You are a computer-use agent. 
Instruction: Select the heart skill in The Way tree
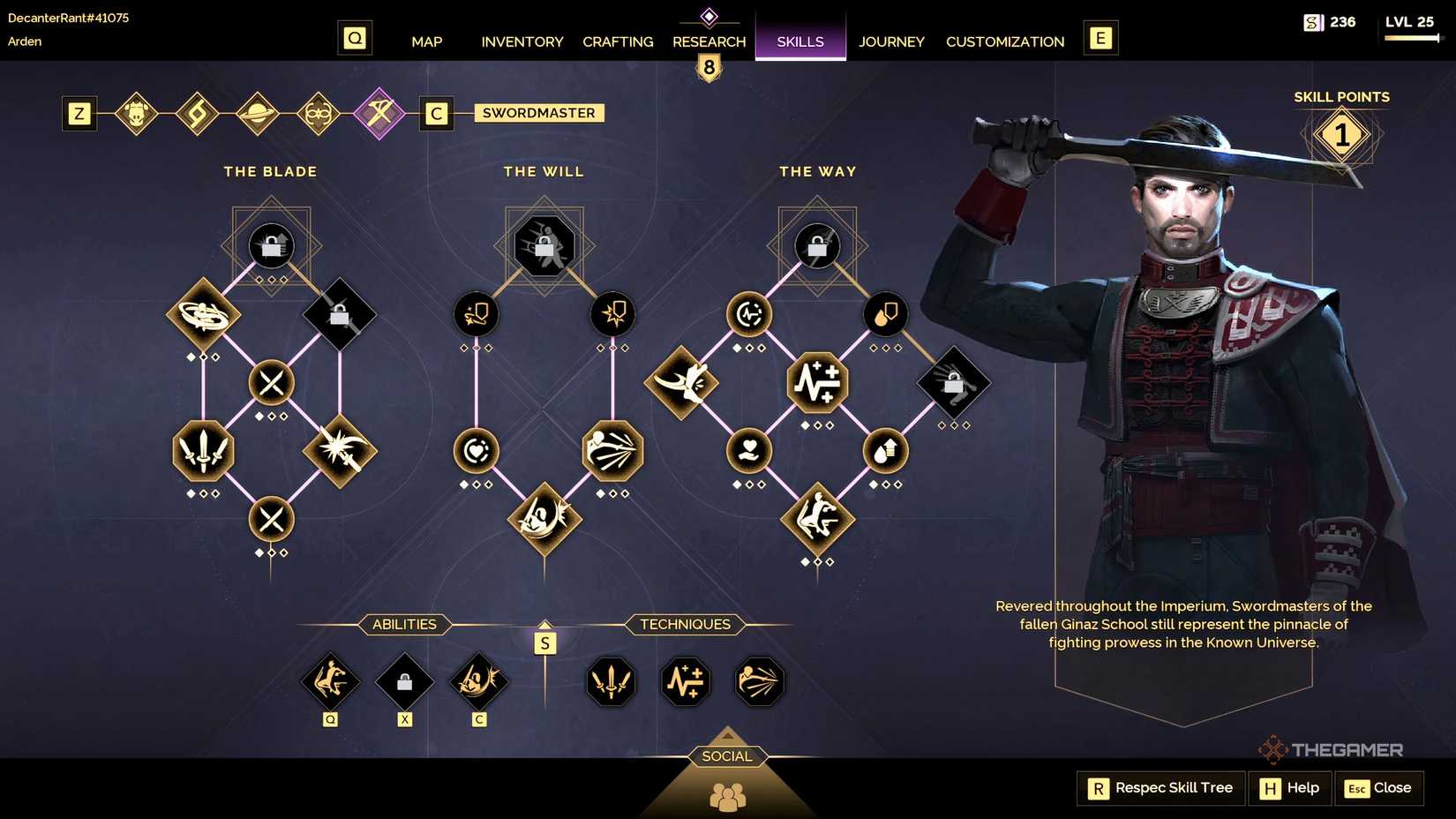pyautogui.click(x=749, y=452)
